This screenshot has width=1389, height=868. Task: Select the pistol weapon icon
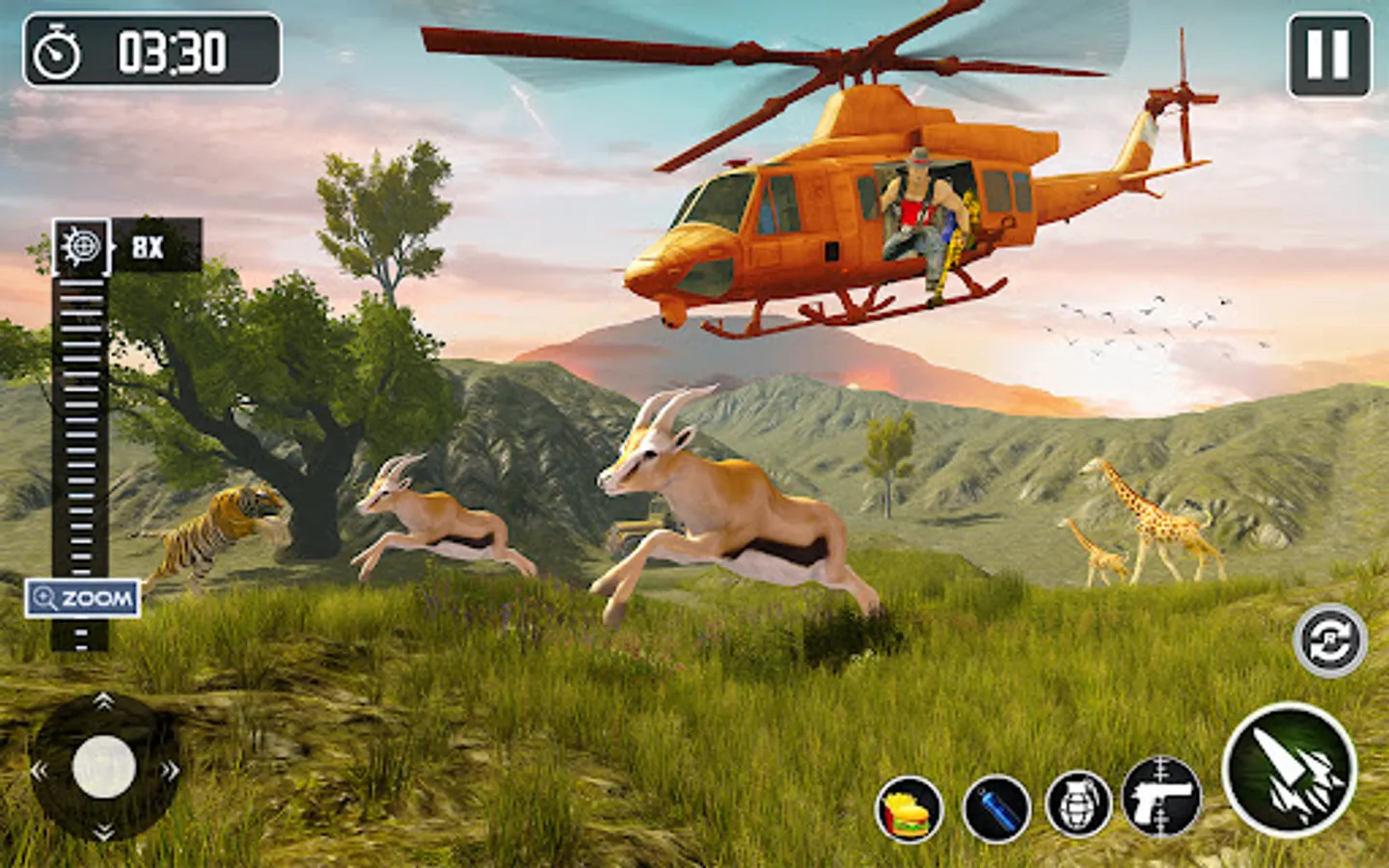pyautogui.click(x=1161, y=798)
